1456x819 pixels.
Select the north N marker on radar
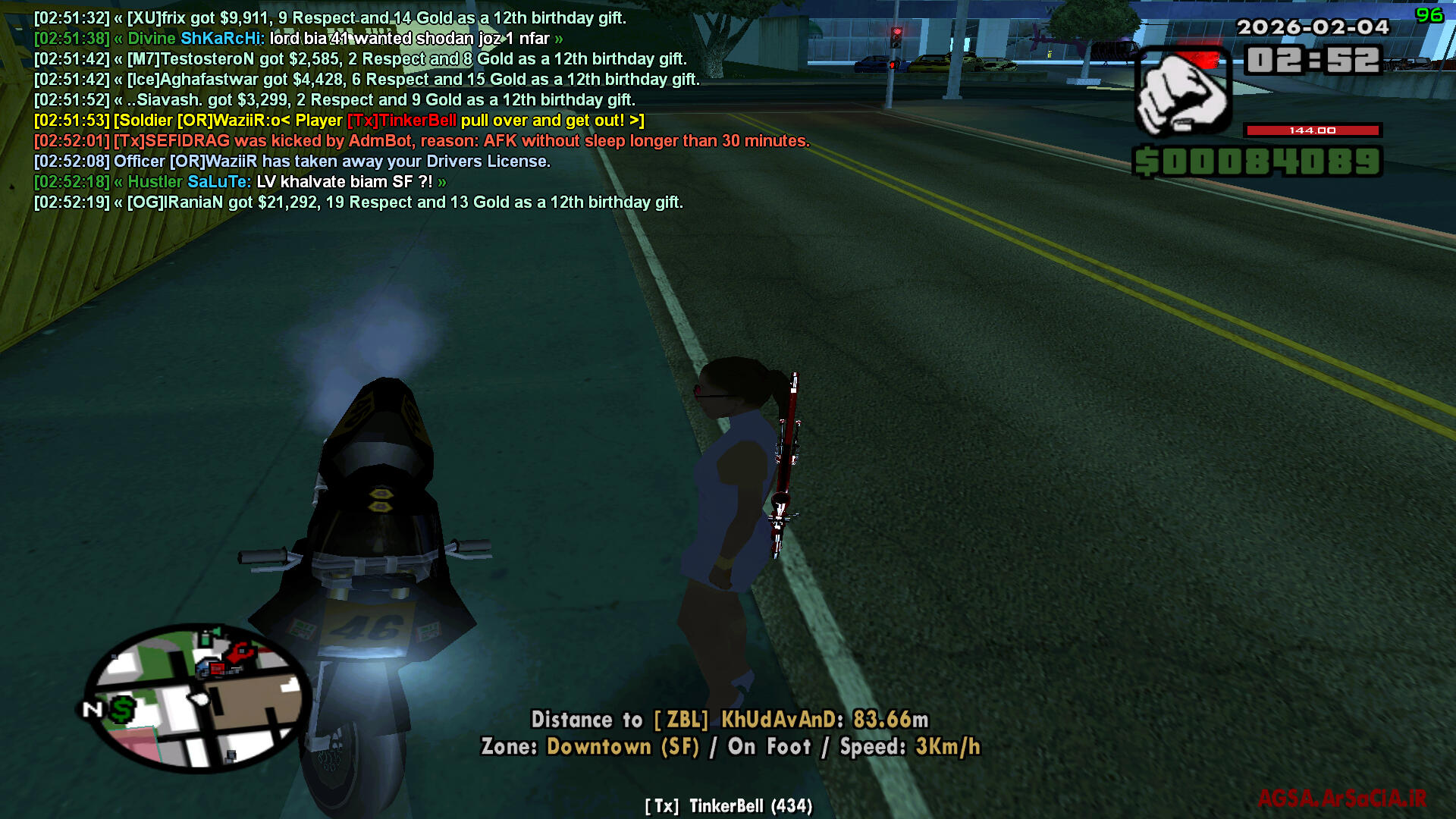[92, 710]
